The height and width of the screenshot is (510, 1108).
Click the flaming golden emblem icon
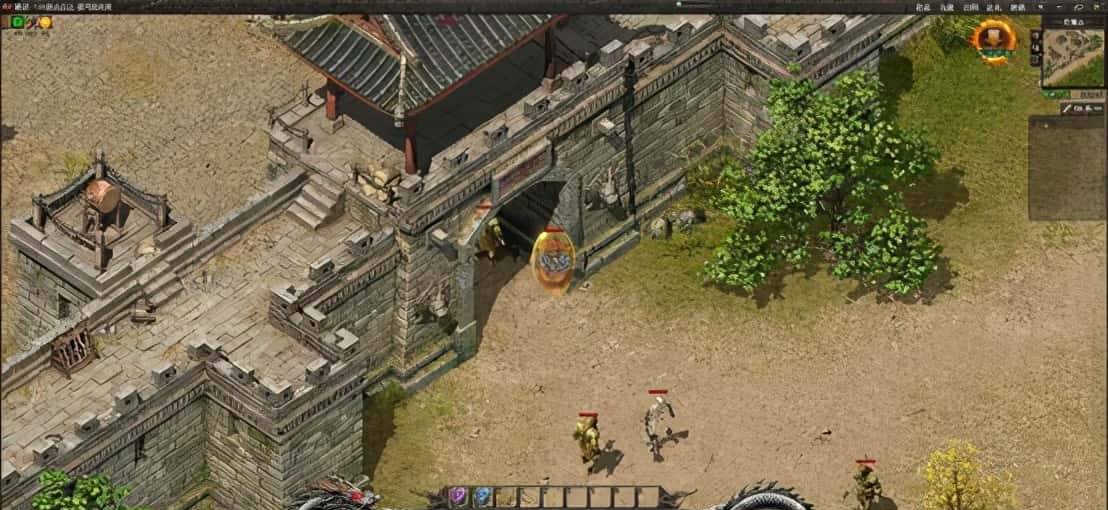pyautogui.click(x=994, y=39)
